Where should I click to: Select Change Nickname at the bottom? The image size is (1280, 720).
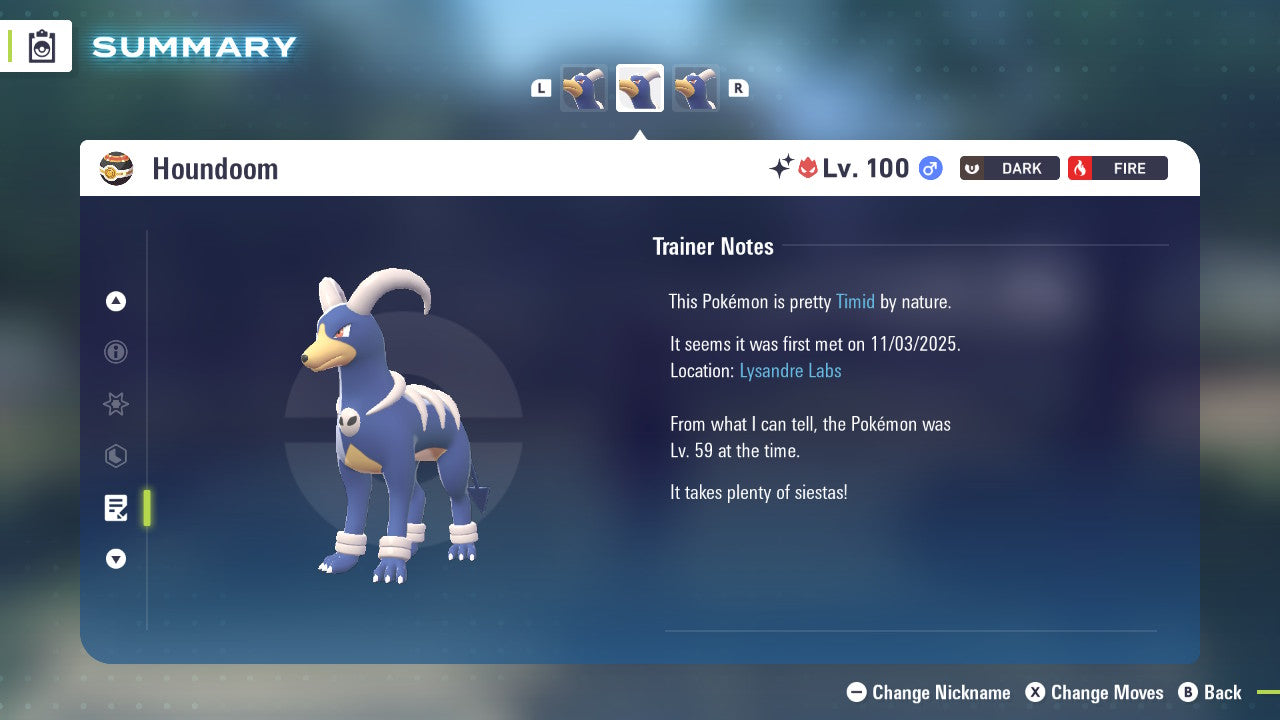928,692
